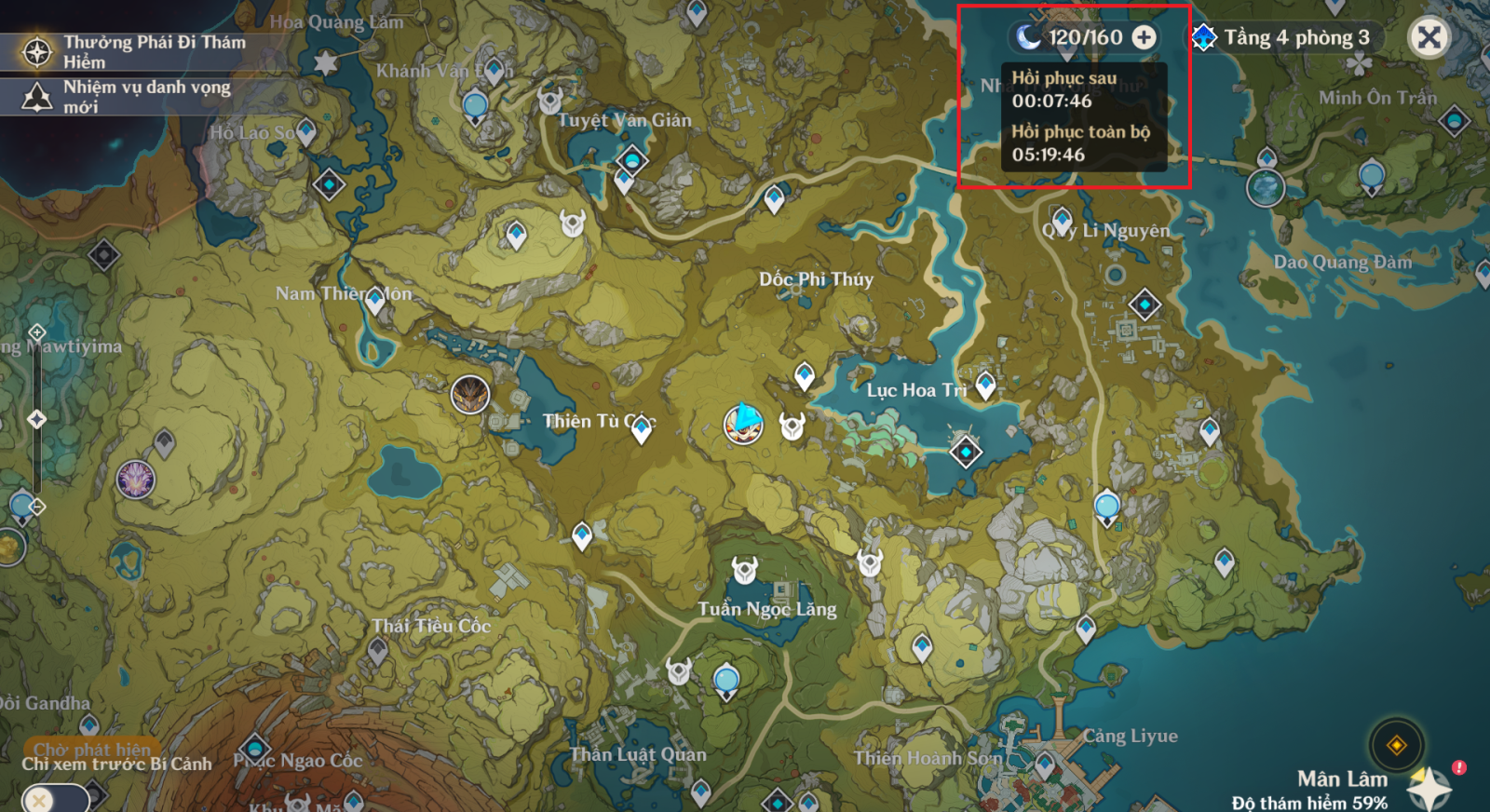Select the Statue of The Seven marker
The height and width of the screenshot is (812, 1490).
click(x=1266, y=187)
